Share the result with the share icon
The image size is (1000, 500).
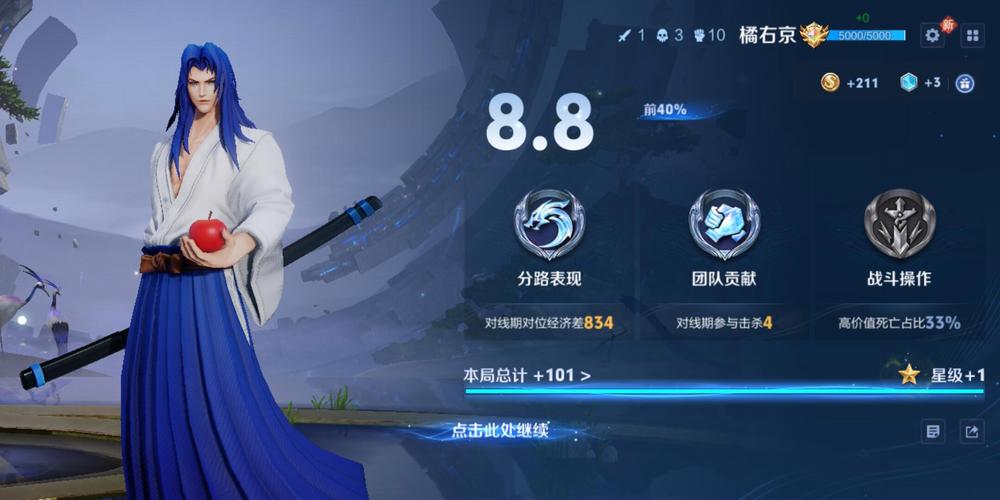click(x=971, y=431)
